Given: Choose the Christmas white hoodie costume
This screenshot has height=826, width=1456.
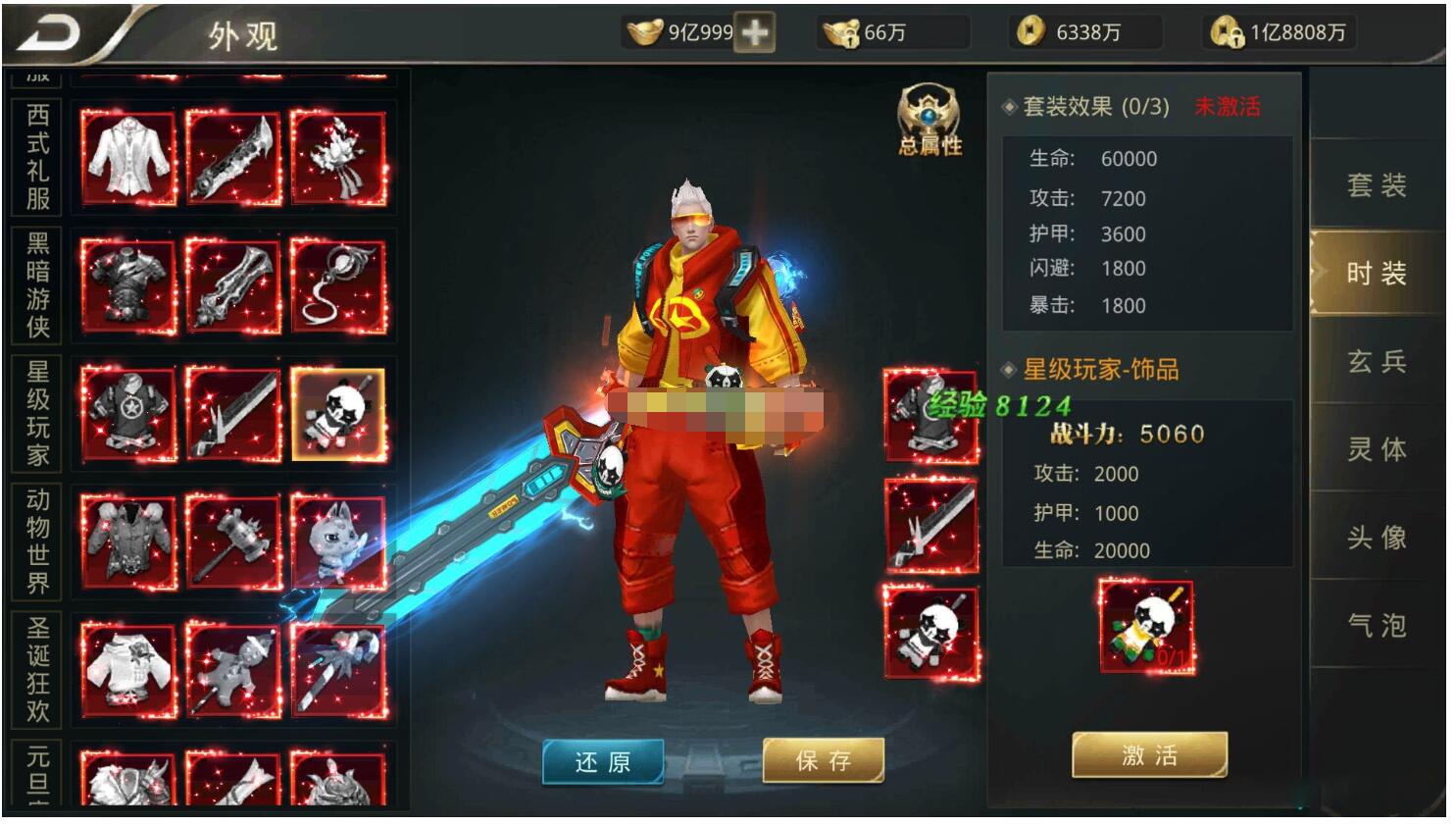Looking at the screenshot, I should click(x=128, y=670).
